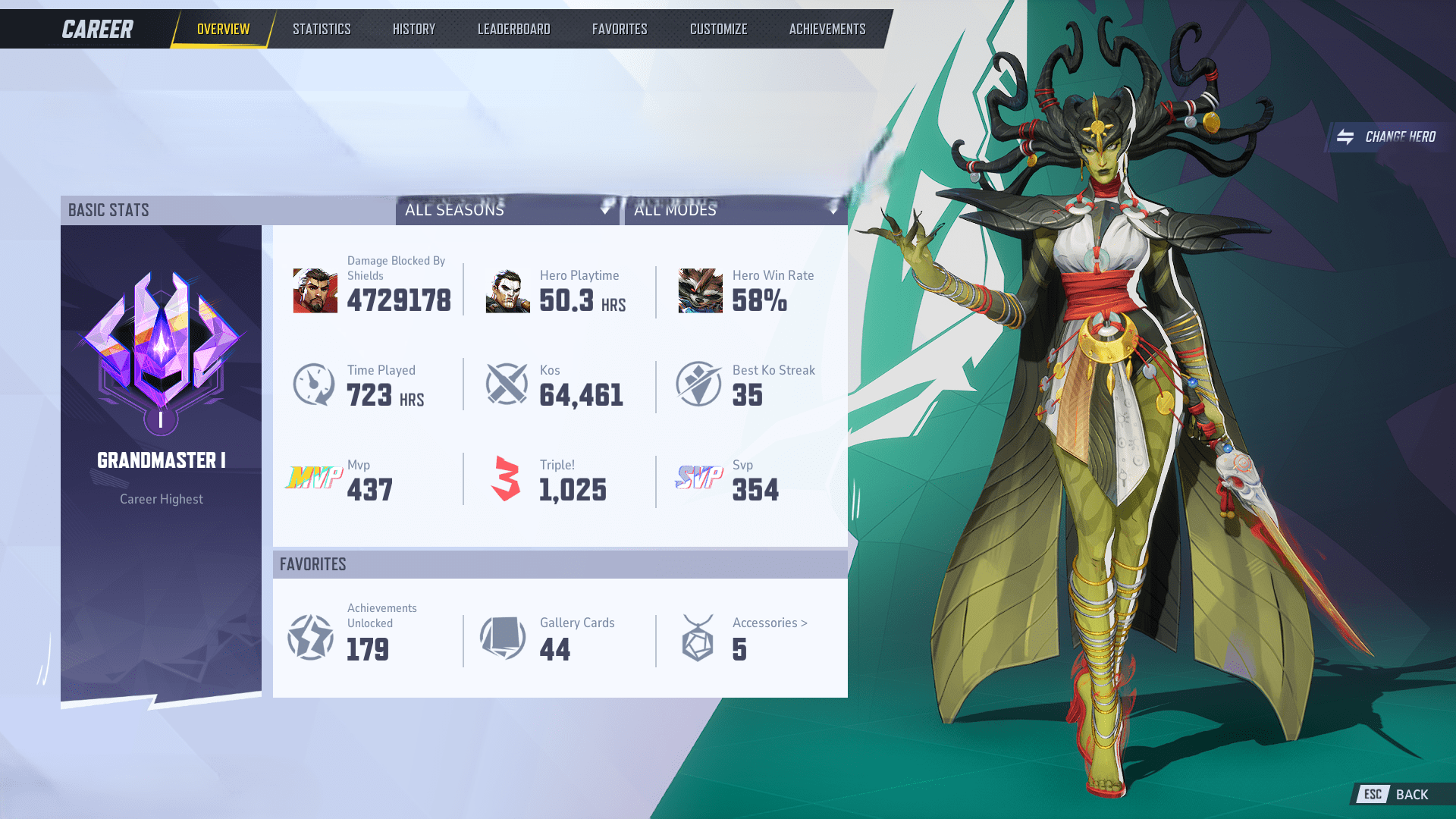This screenshot has height=819, width=1456.
Task: Click the Doctor Strange portrait next to Damage Blocked
Action: pyautogui.click(x=314, y=292)
